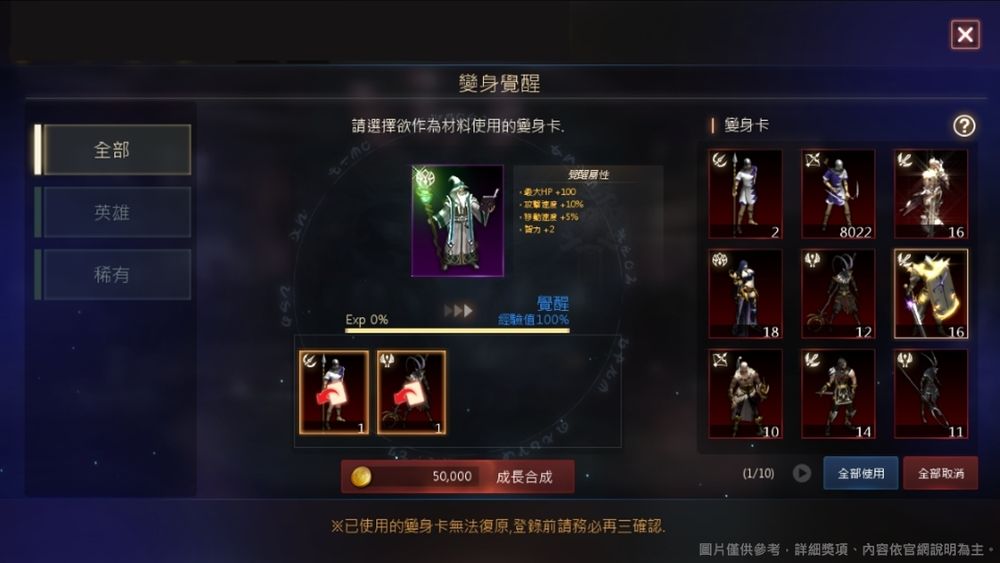
Task: Click the green-staff wizard awakening card
Action: click(x=458, y=220)
